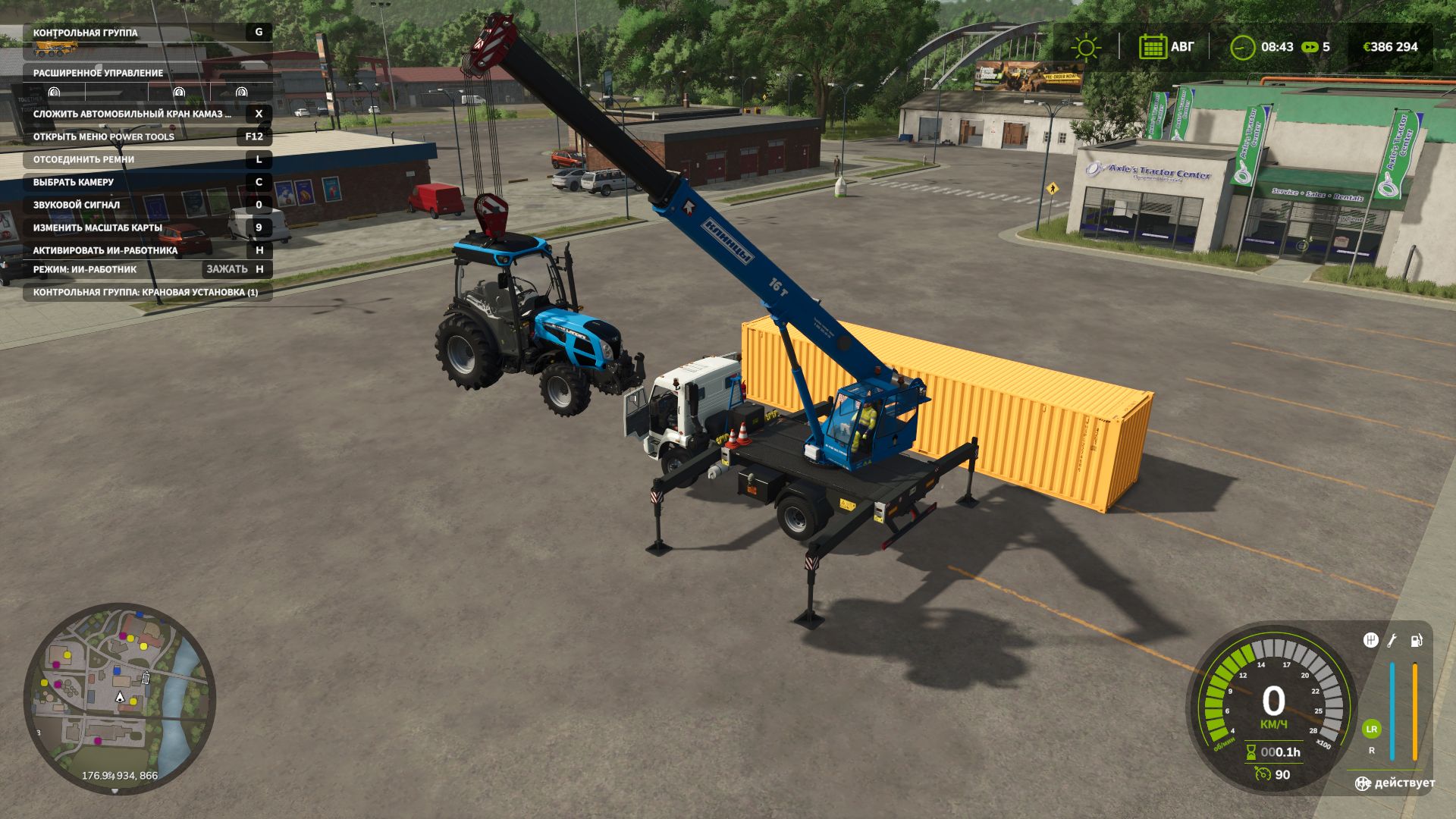Select the yellow crane thumbnail in control group
Image resolution: width=1456 pixels, height=819 pixels.
pos(55,49)
